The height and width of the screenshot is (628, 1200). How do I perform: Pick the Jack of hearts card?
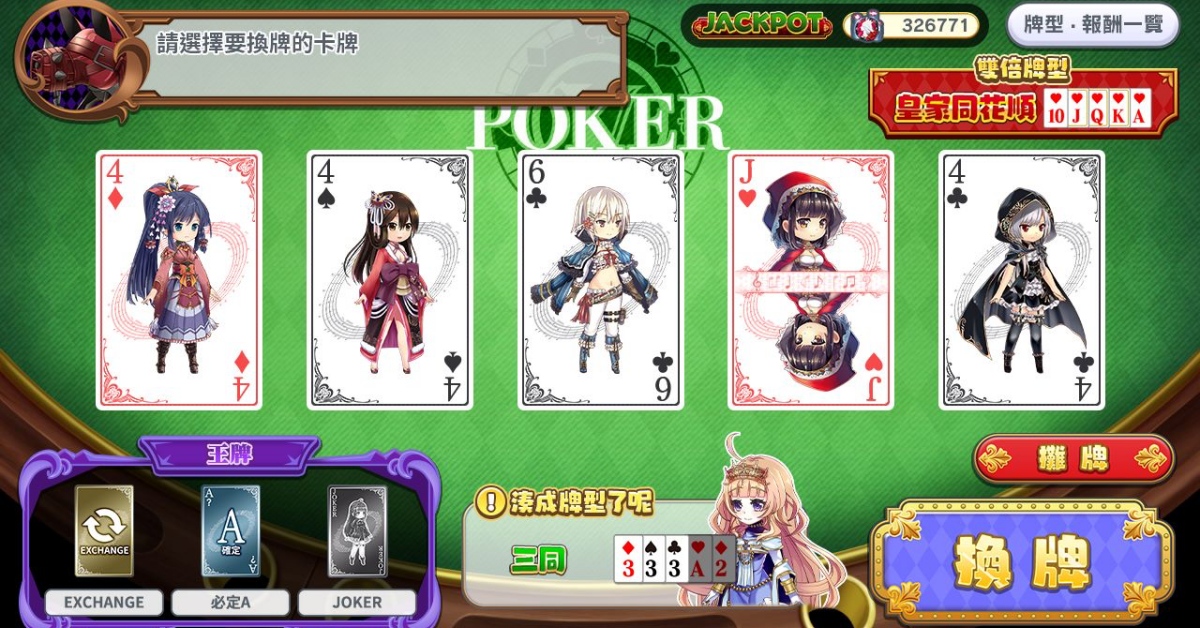pos(810,280)
